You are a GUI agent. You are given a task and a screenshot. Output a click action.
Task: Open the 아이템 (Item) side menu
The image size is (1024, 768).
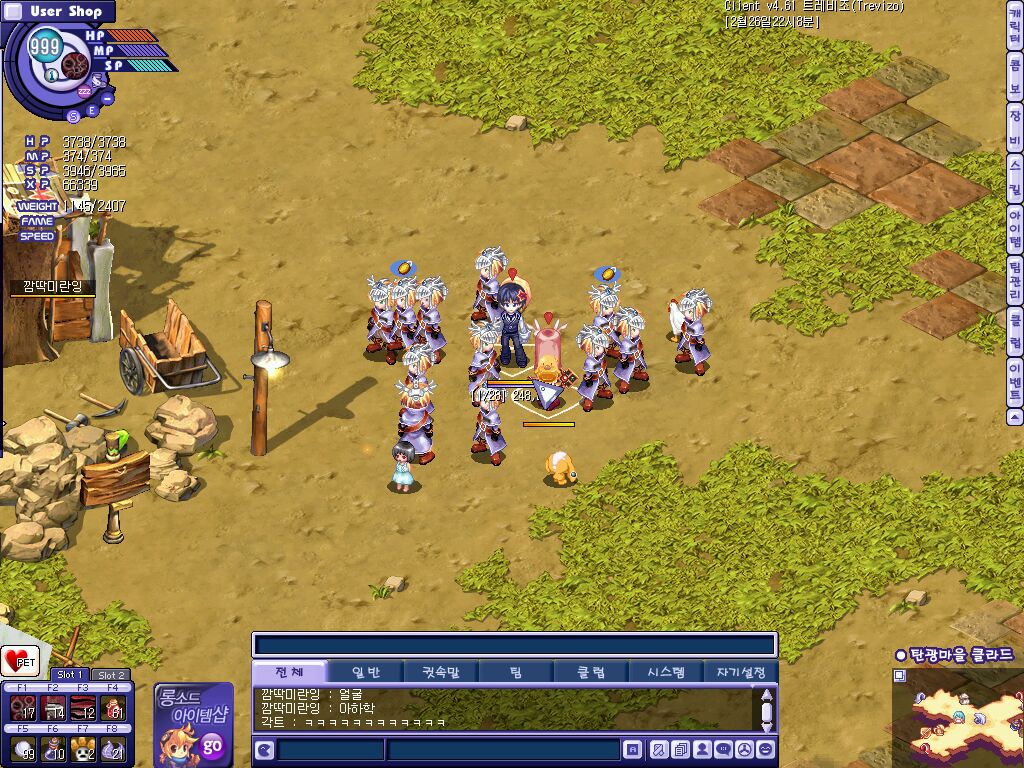click(1014, 229)
